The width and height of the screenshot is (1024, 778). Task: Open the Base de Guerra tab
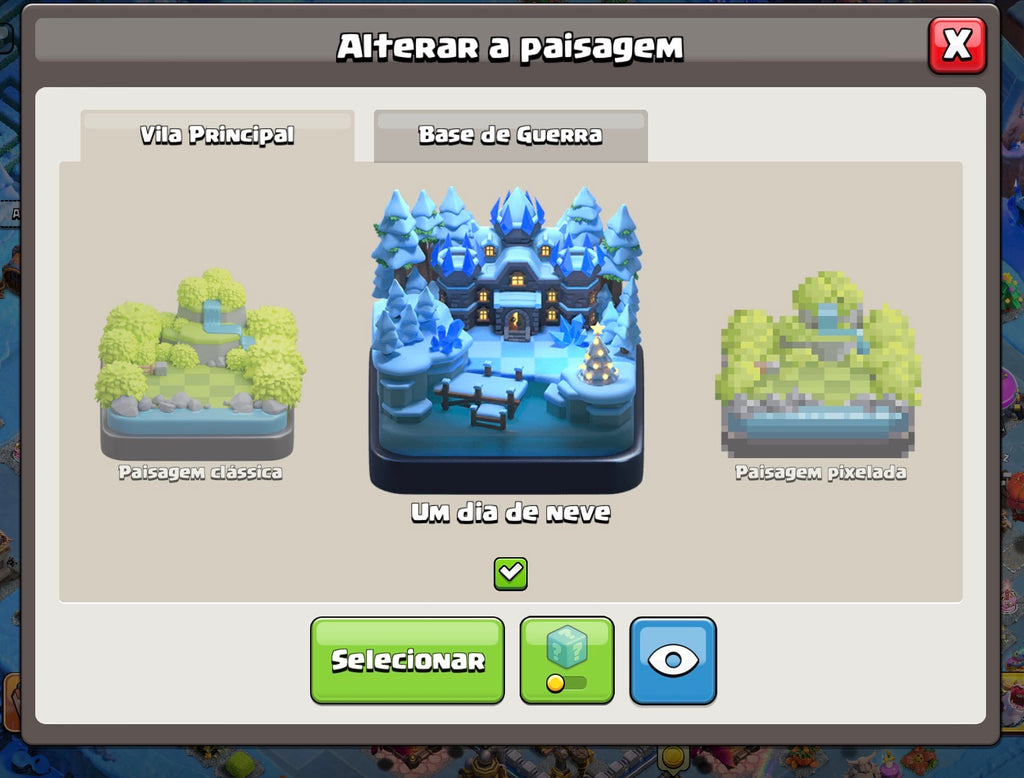(510, 135)
